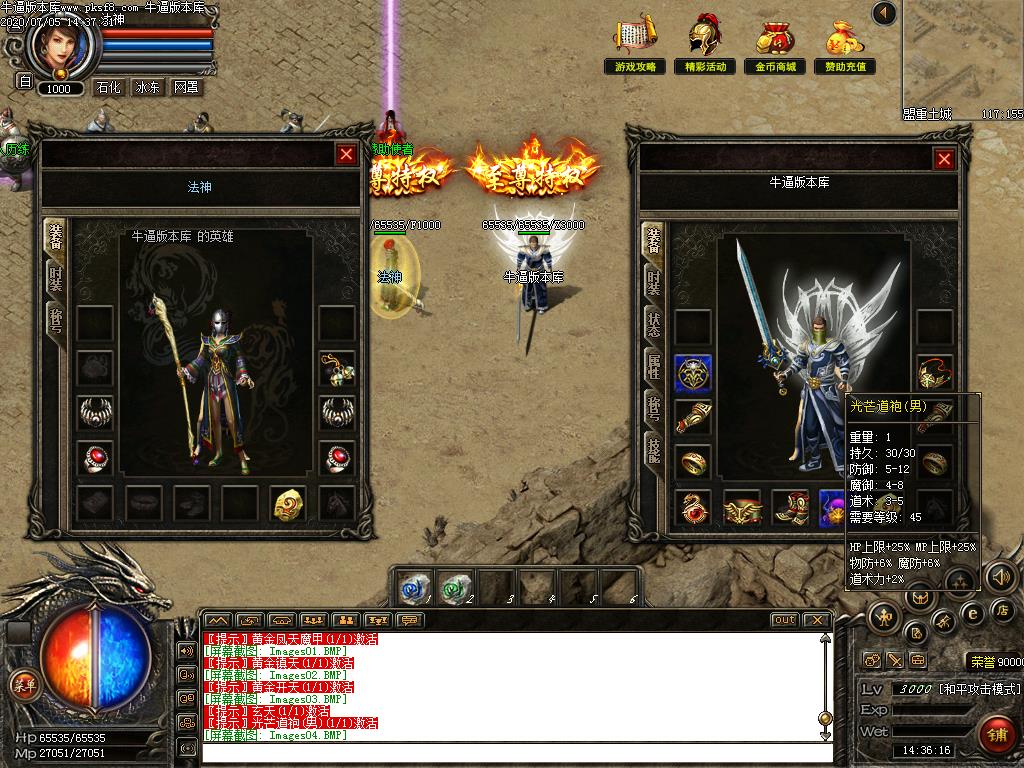Open the 技能 skills tab

653,451
